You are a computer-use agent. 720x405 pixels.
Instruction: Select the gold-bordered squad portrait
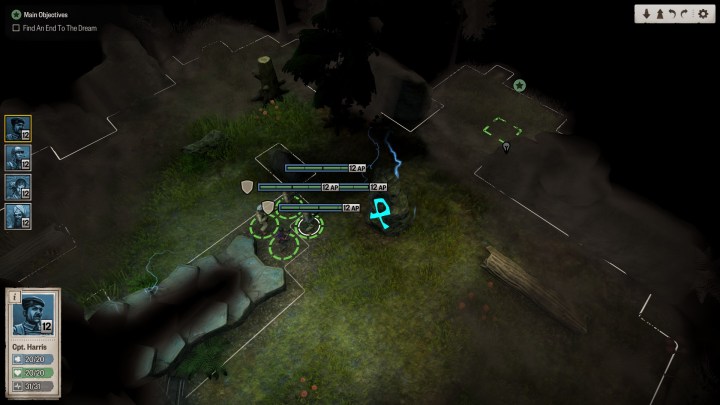point(18,128)
